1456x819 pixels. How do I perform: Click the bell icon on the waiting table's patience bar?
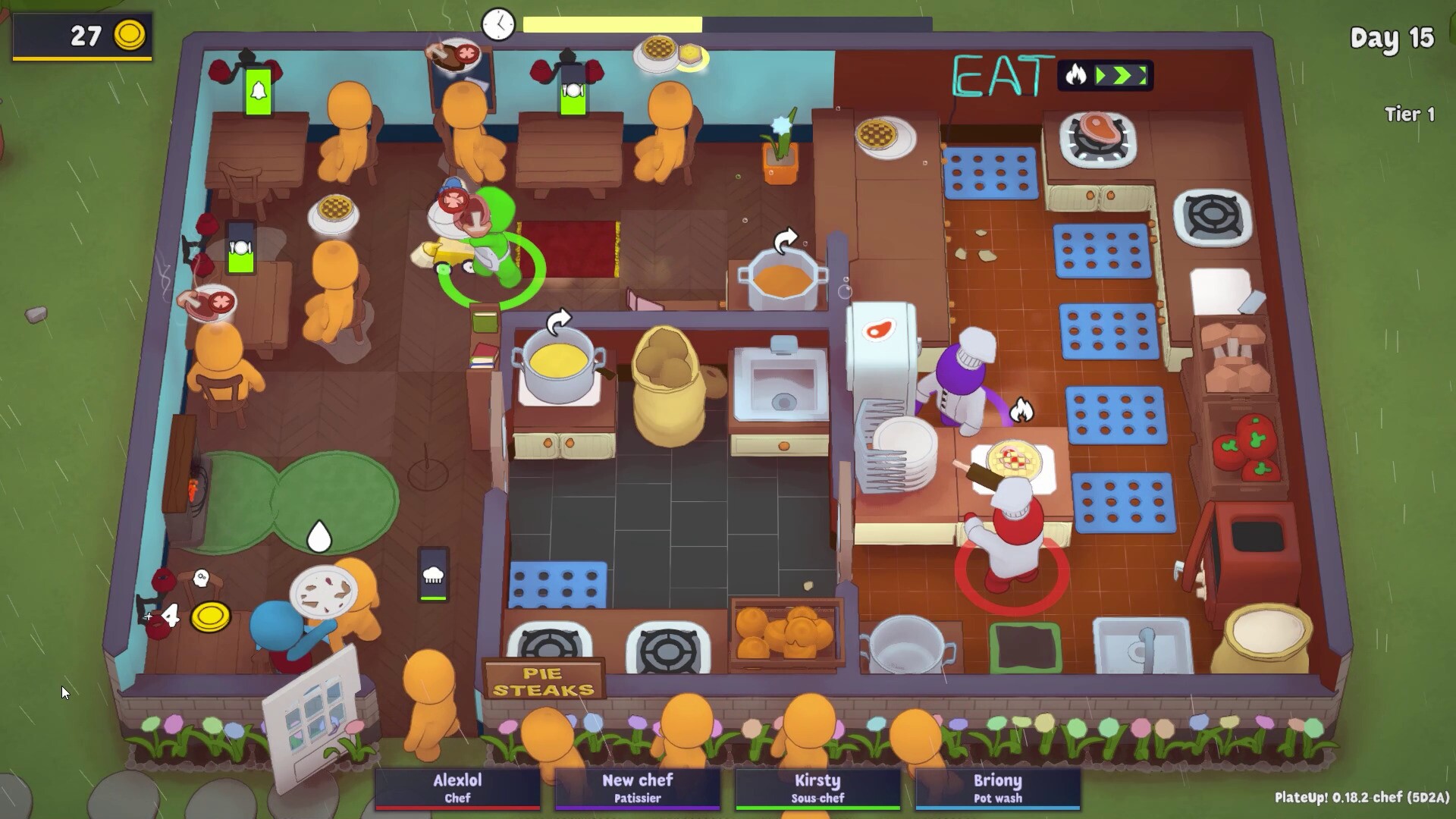click(x=259, y=91)
